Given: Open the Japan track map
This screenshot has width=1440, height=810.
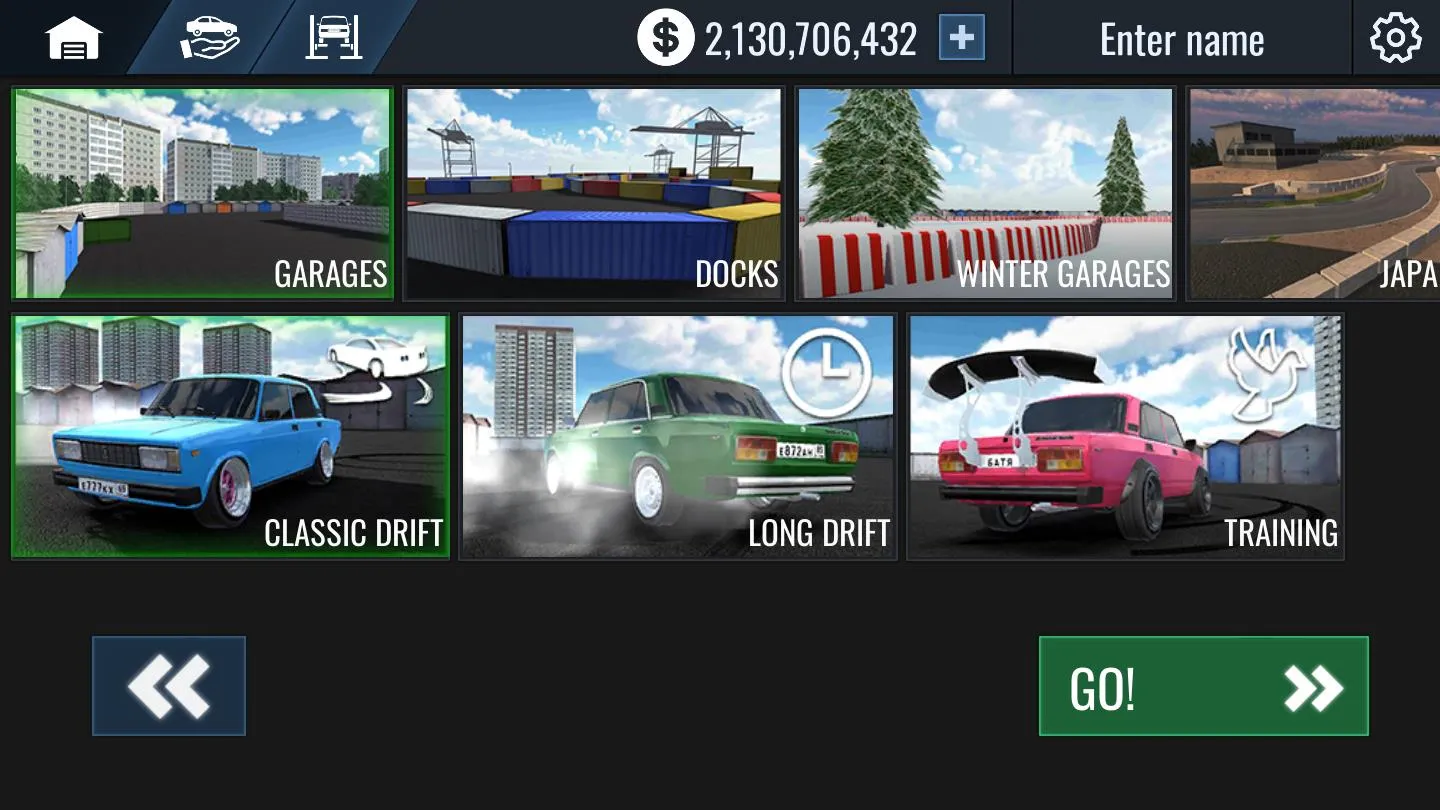Looking at the screenshot, I should click(x=1320, y=192).
